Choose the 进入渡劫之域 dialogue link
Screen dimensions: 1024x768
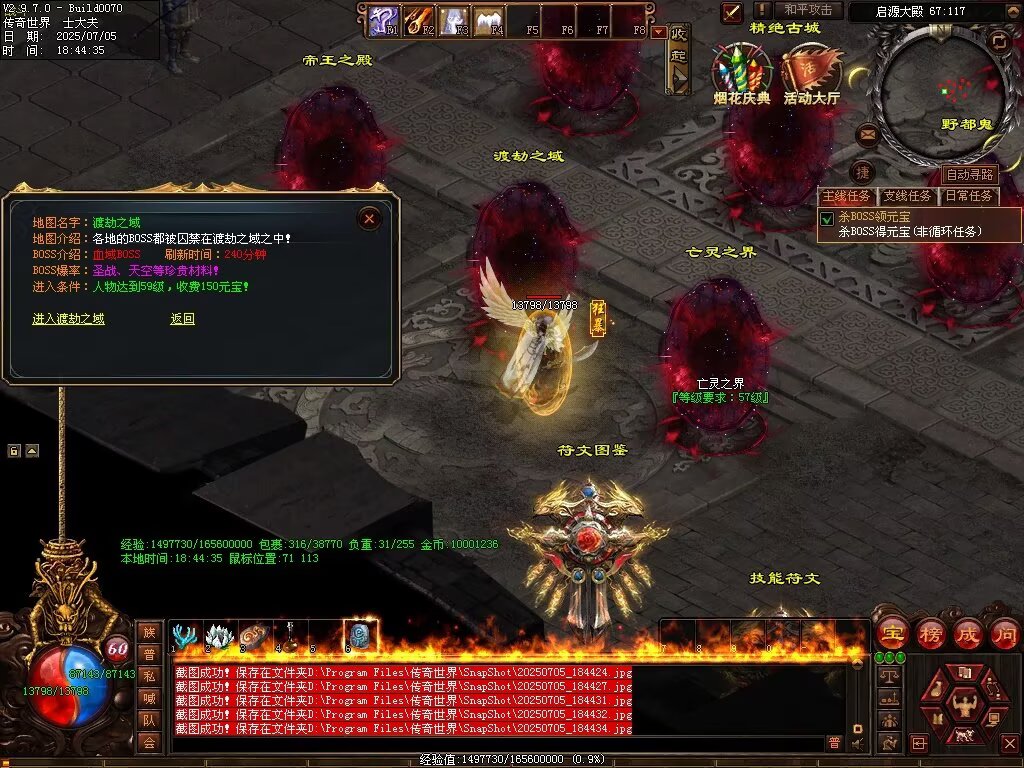tap(68, 319)
